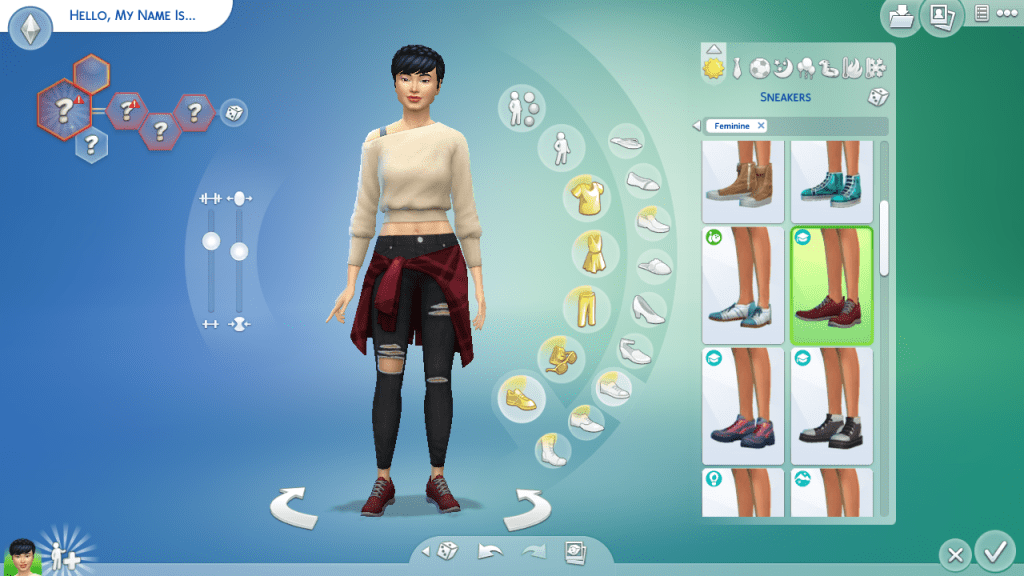Choose the teal high-top sneakers thumbnail
1024x576 pixels.
(x=831, y=180)
